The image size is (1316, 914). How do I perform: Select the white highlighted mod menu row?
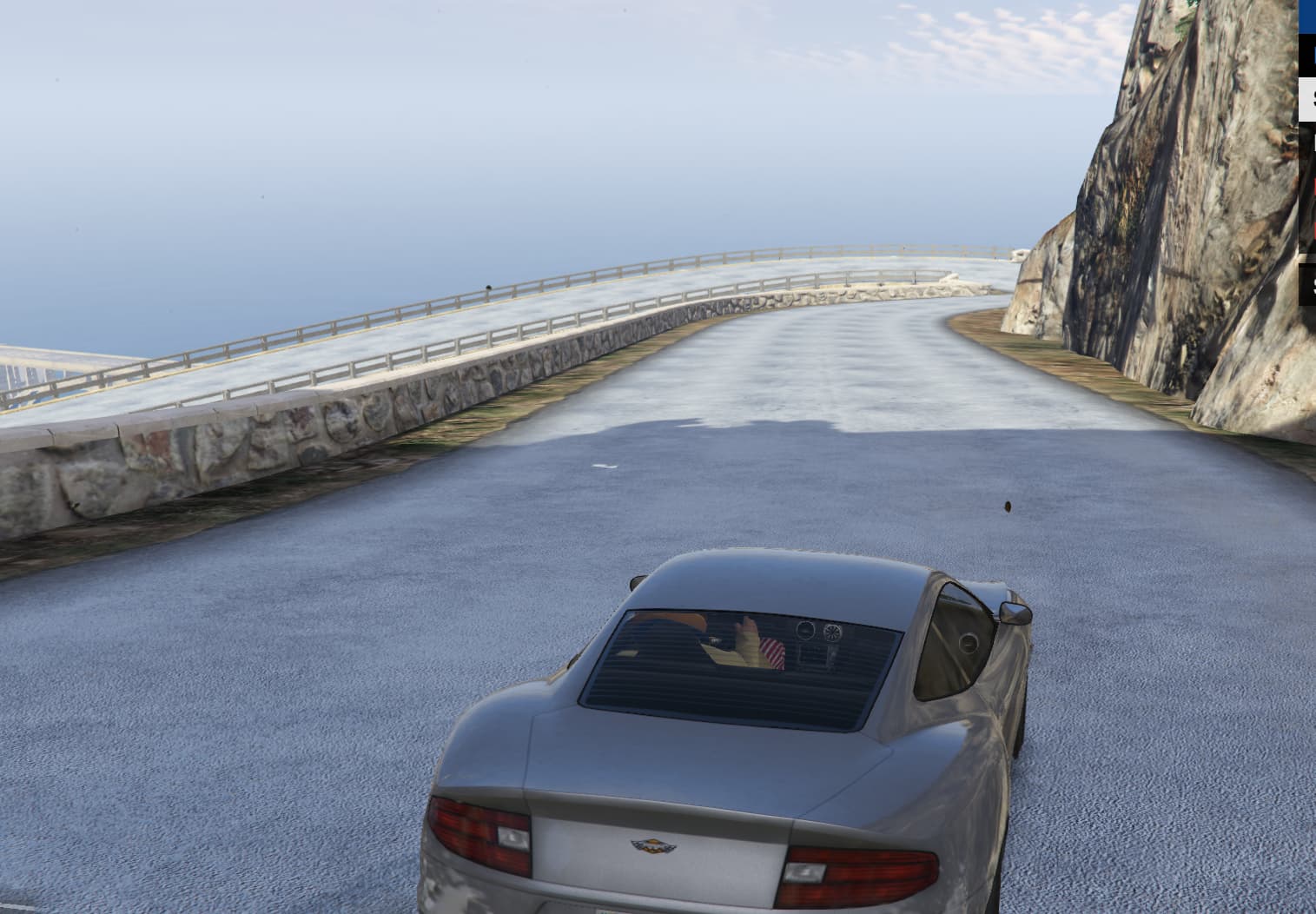click(x=1307, y=100)
